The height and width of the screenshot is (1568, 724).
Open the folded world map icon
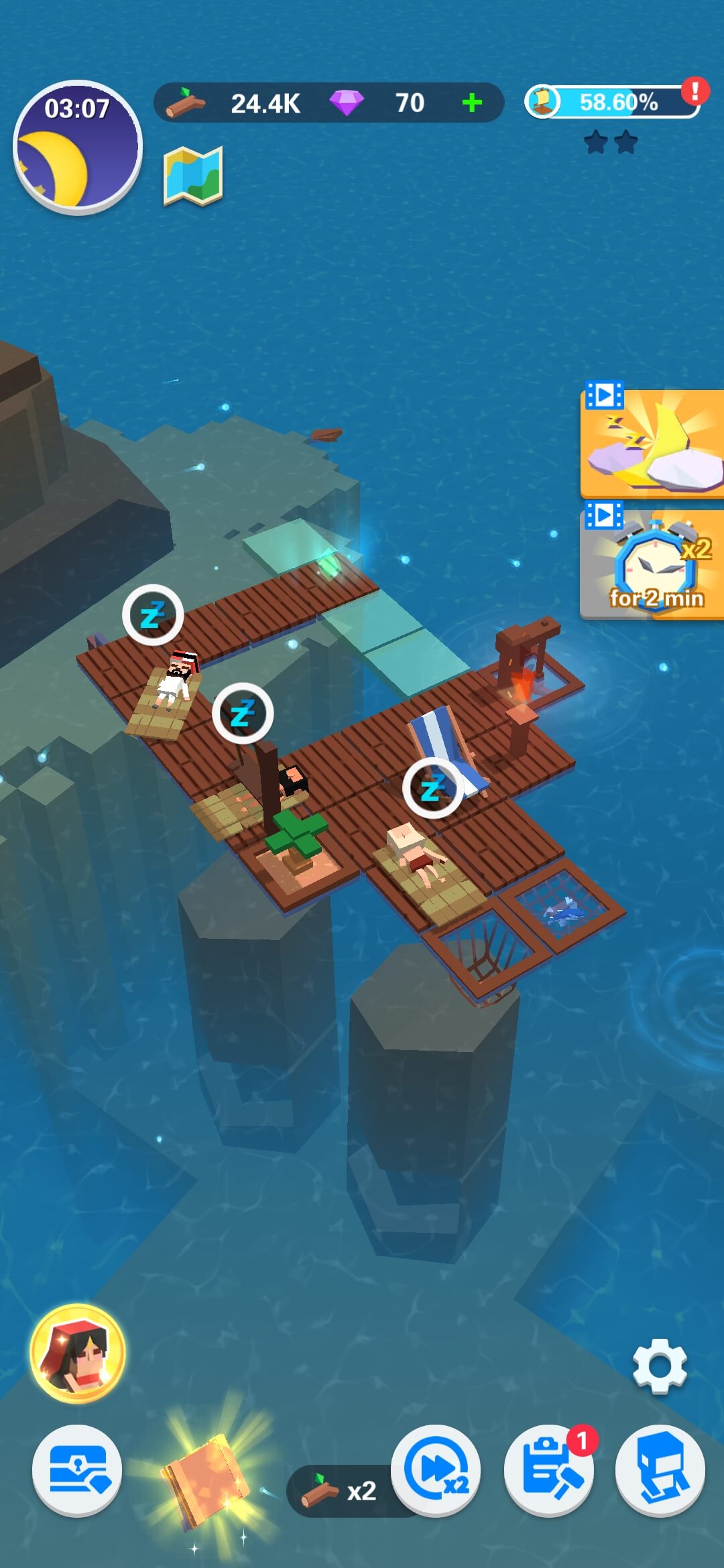(193, 176)
